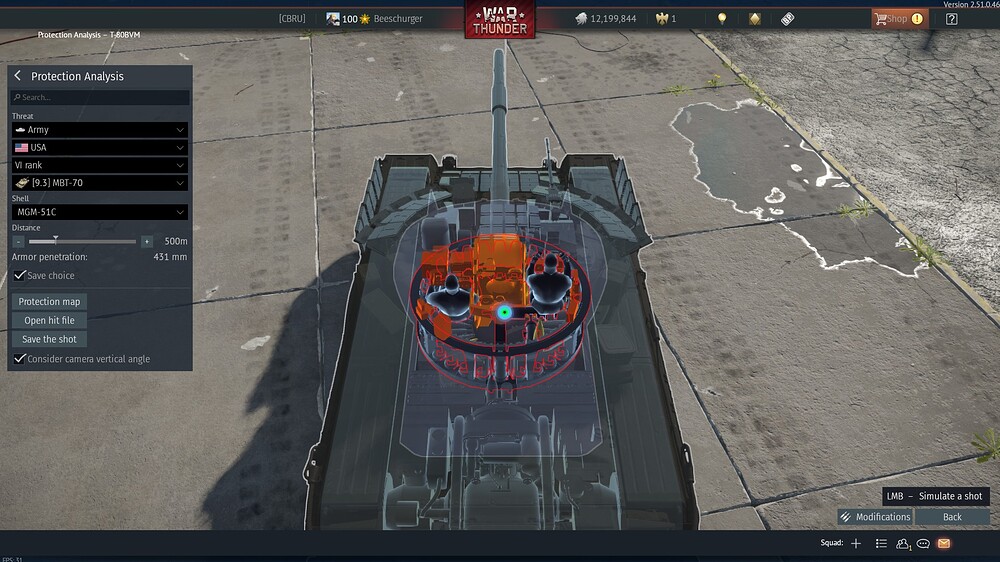Image resolution: width=1000 pixels, height=562 pixels.
Task: Open the USA nation dropdown
Action: tap(99, 148)
